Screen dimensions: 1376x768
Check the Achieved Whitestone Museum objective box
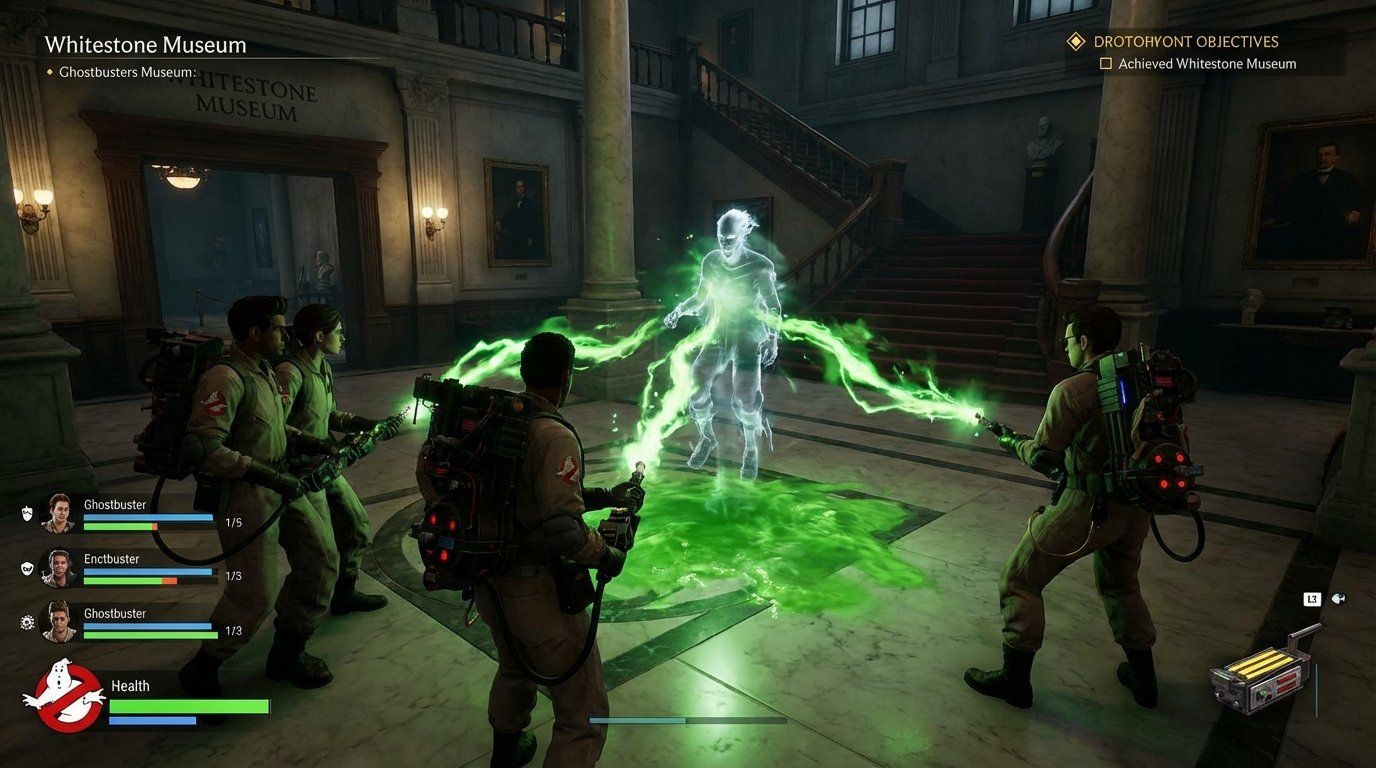point(1106,63)
